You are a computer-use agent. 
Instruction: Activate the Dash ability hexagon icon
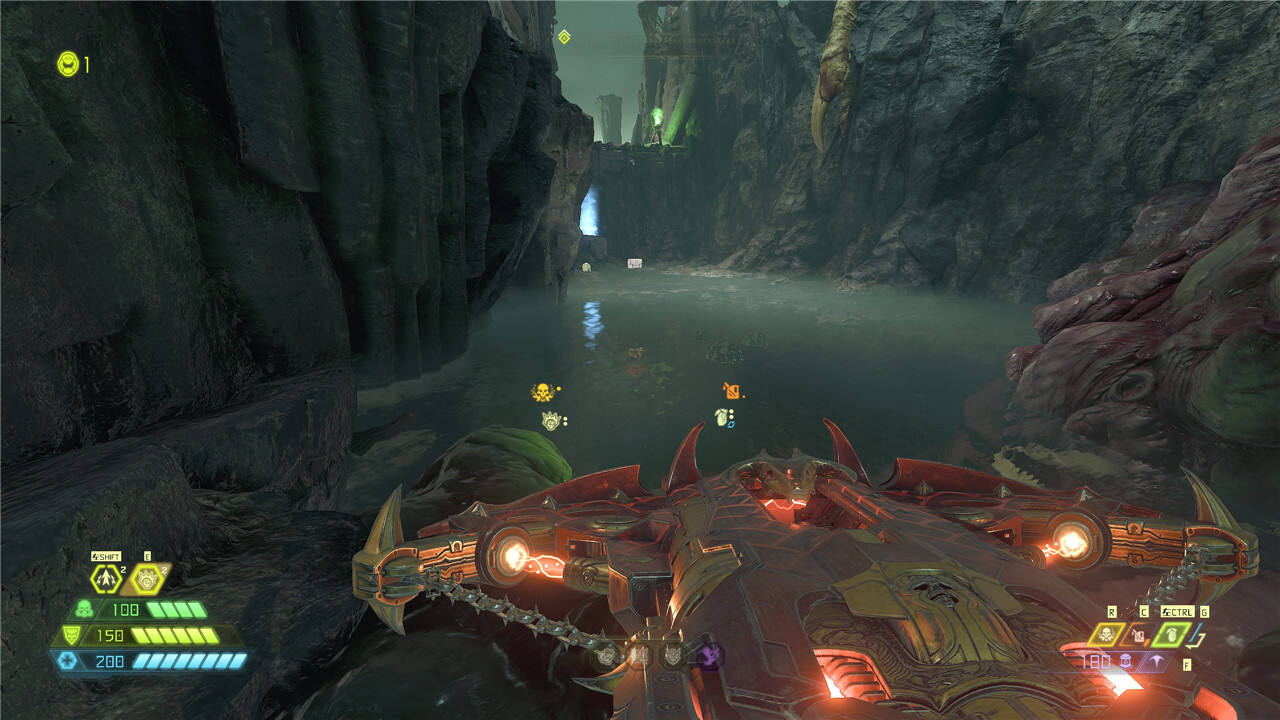(x=105, y=578)
